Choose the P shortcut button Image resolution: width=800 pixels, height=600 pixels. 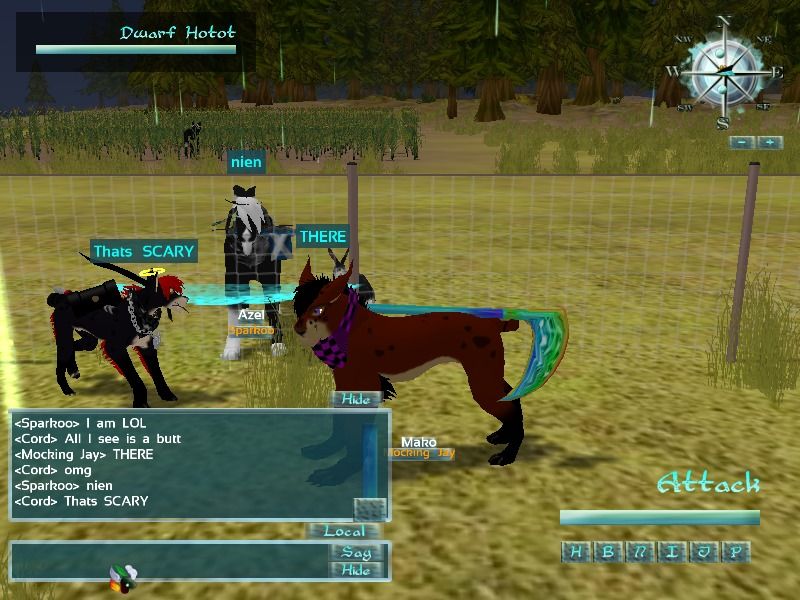click(x=734, y=552)
